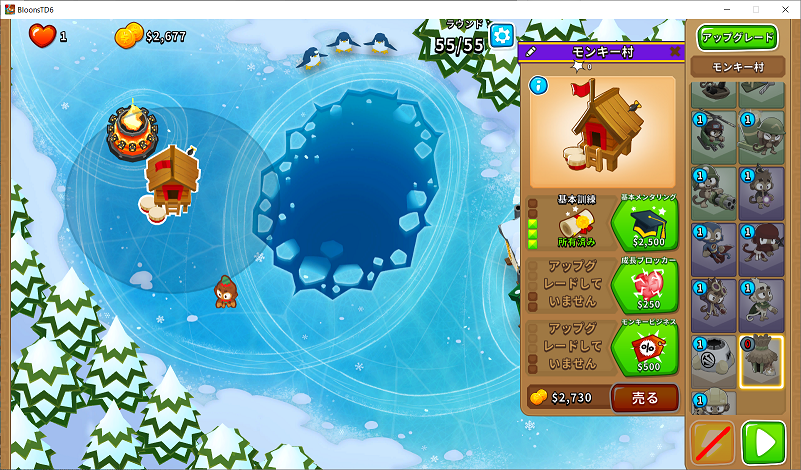Click the pencil icon to rename tower
This screenshot has height=470, width=801.
click(x=531, y=51)
